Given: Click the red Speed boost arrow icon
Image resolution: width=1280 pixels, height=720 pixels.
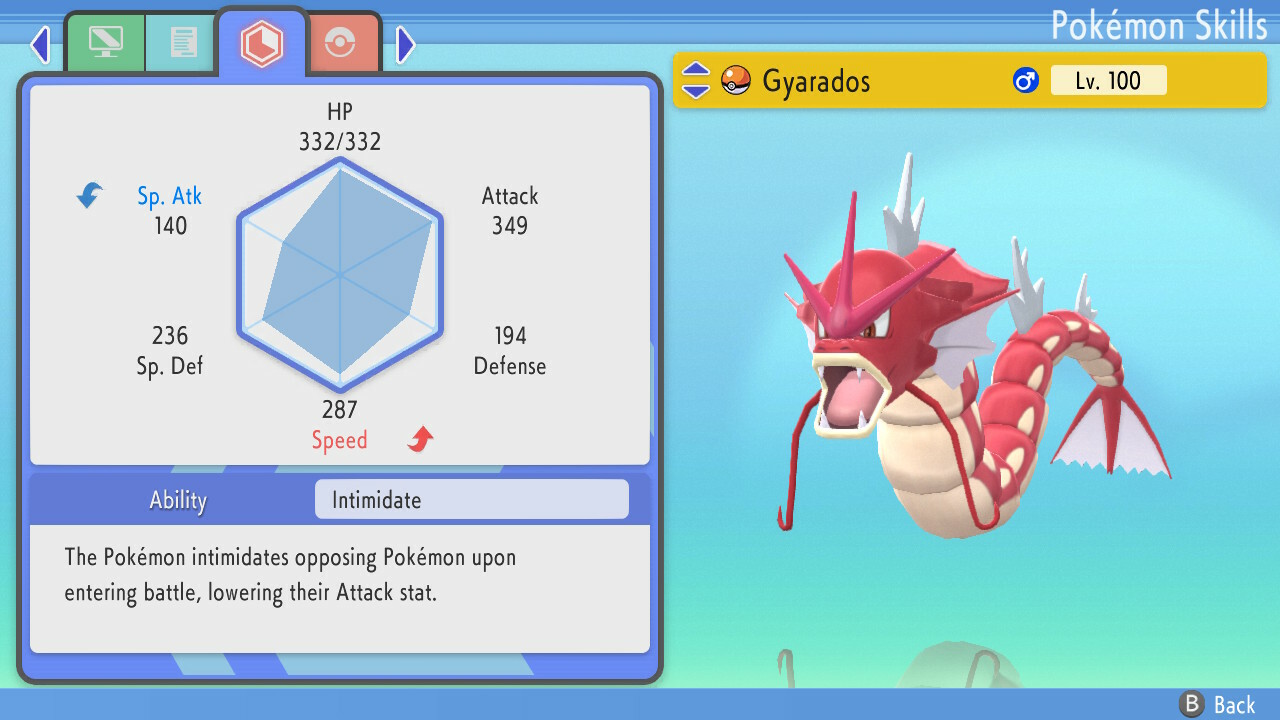Looking at the screenshot, I should (x=418, y=438).
